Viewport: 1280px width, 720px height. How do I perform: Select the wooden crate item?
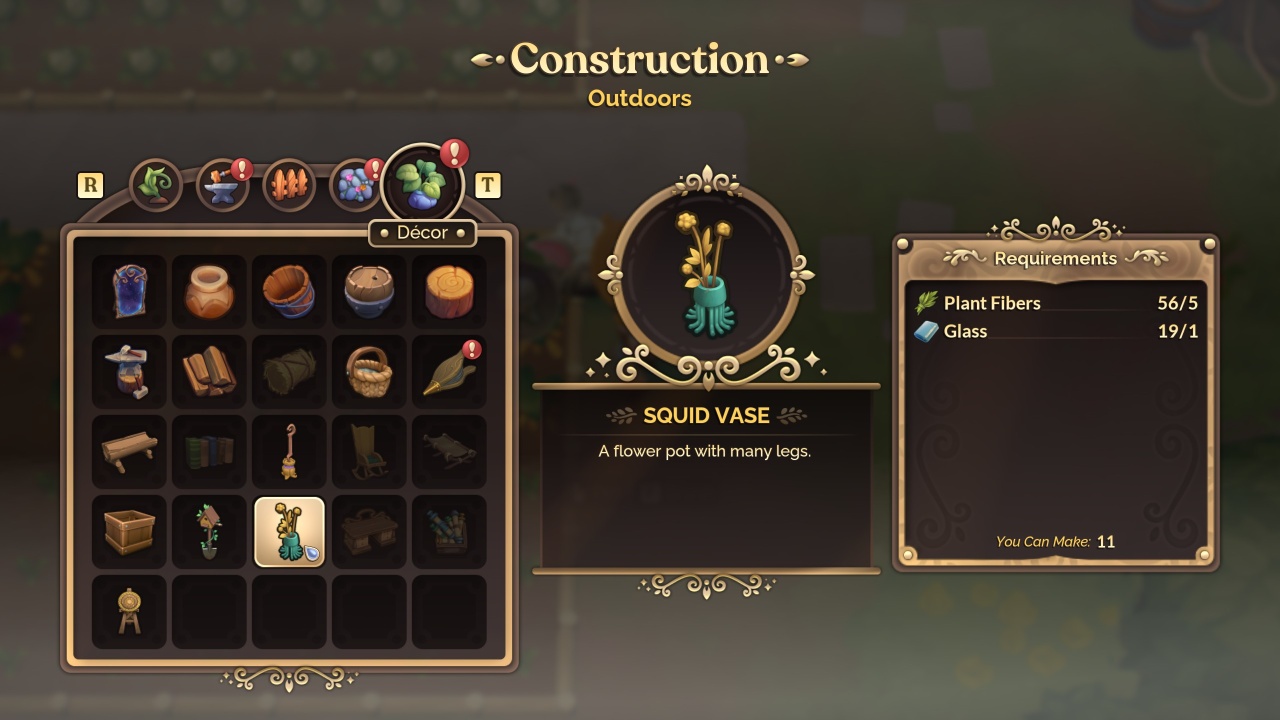(x=128, y=530)
